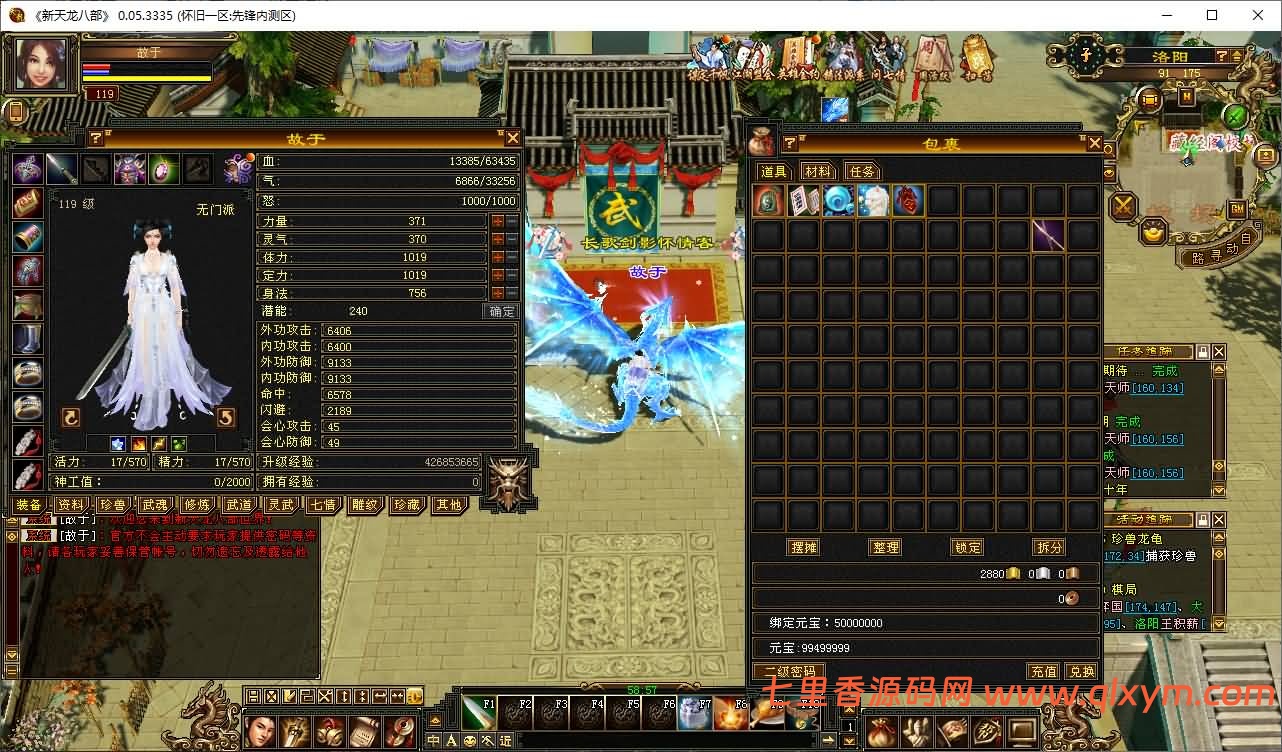Viewport: 1282px width, 752px height.
Task: Maximize the game window
Action: [1212, 15]
